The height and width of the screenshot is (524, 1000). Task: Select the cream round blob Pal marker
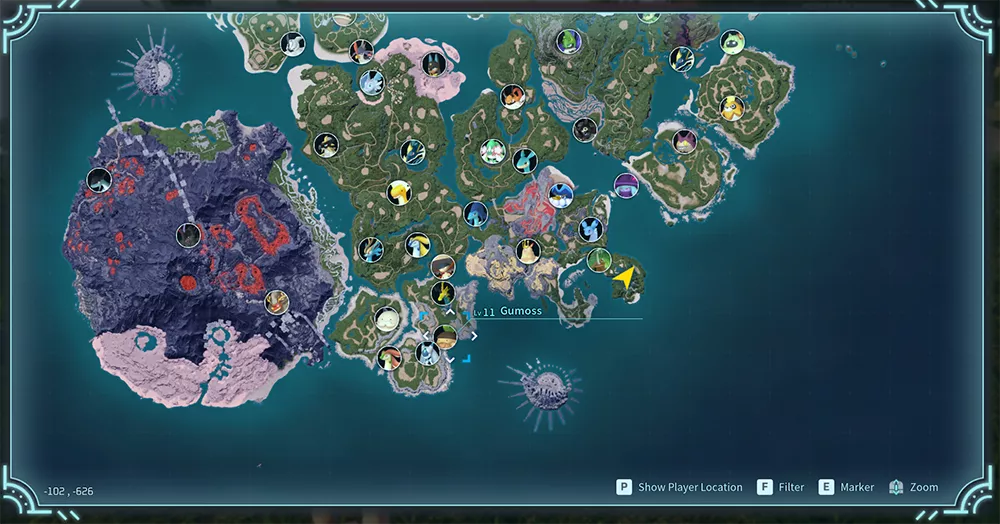[387, 319]
